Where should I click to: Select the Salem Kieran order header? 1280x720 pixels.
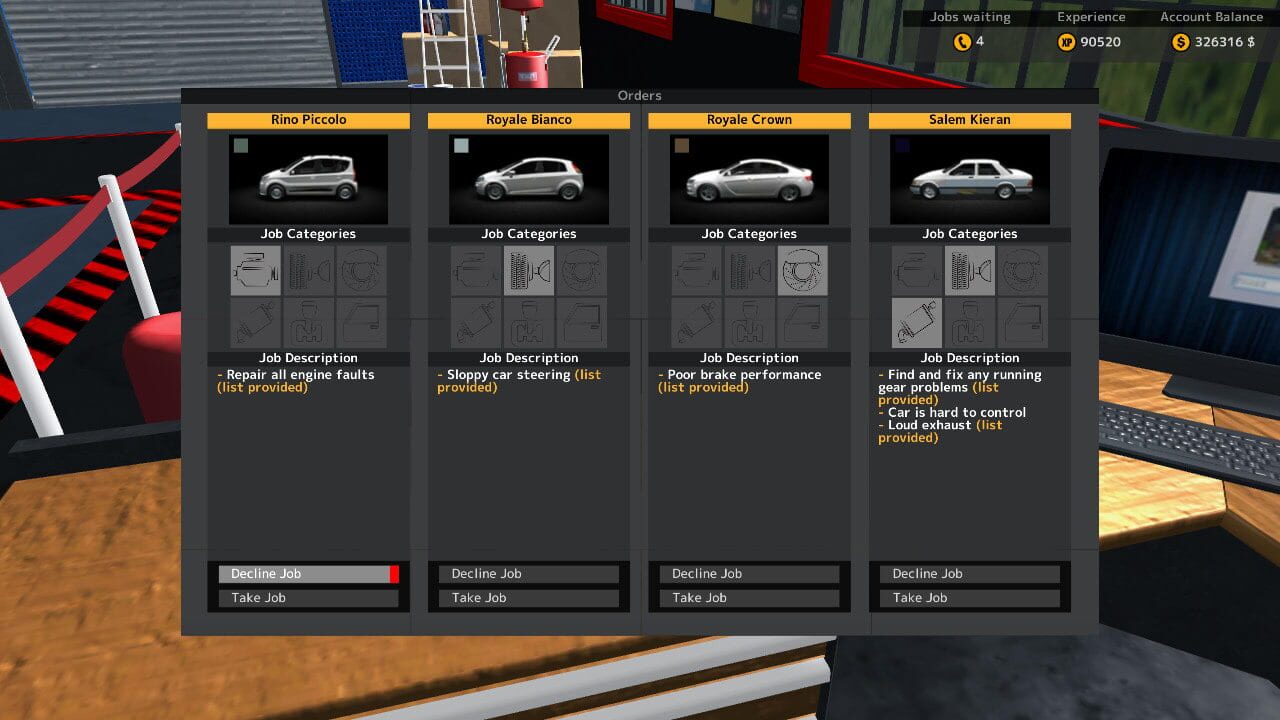click(969, 119)
